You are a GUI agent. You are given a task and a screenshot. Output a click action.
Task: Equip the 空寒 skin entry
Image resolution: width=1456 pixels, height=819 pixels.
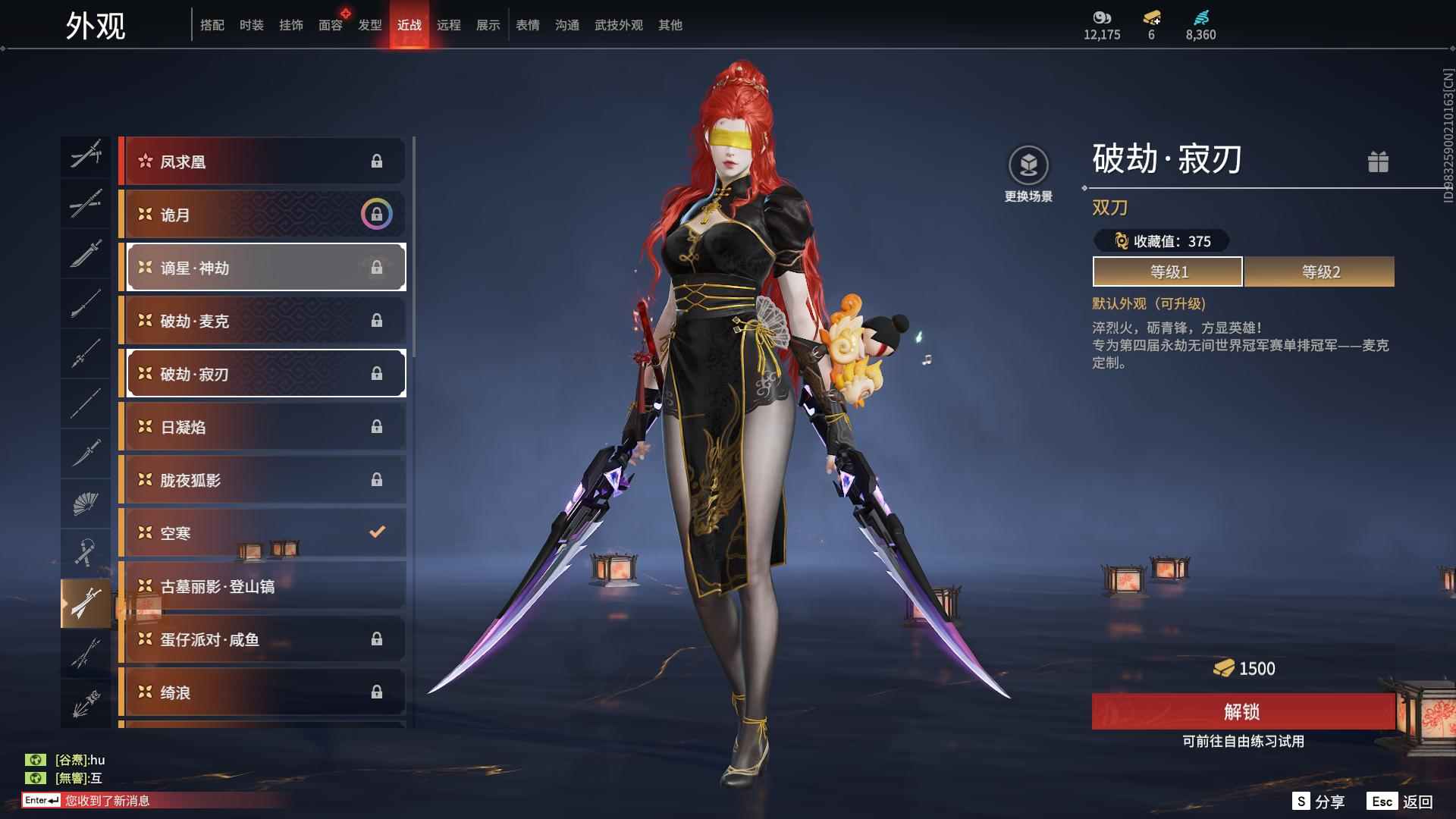point(263,533)
